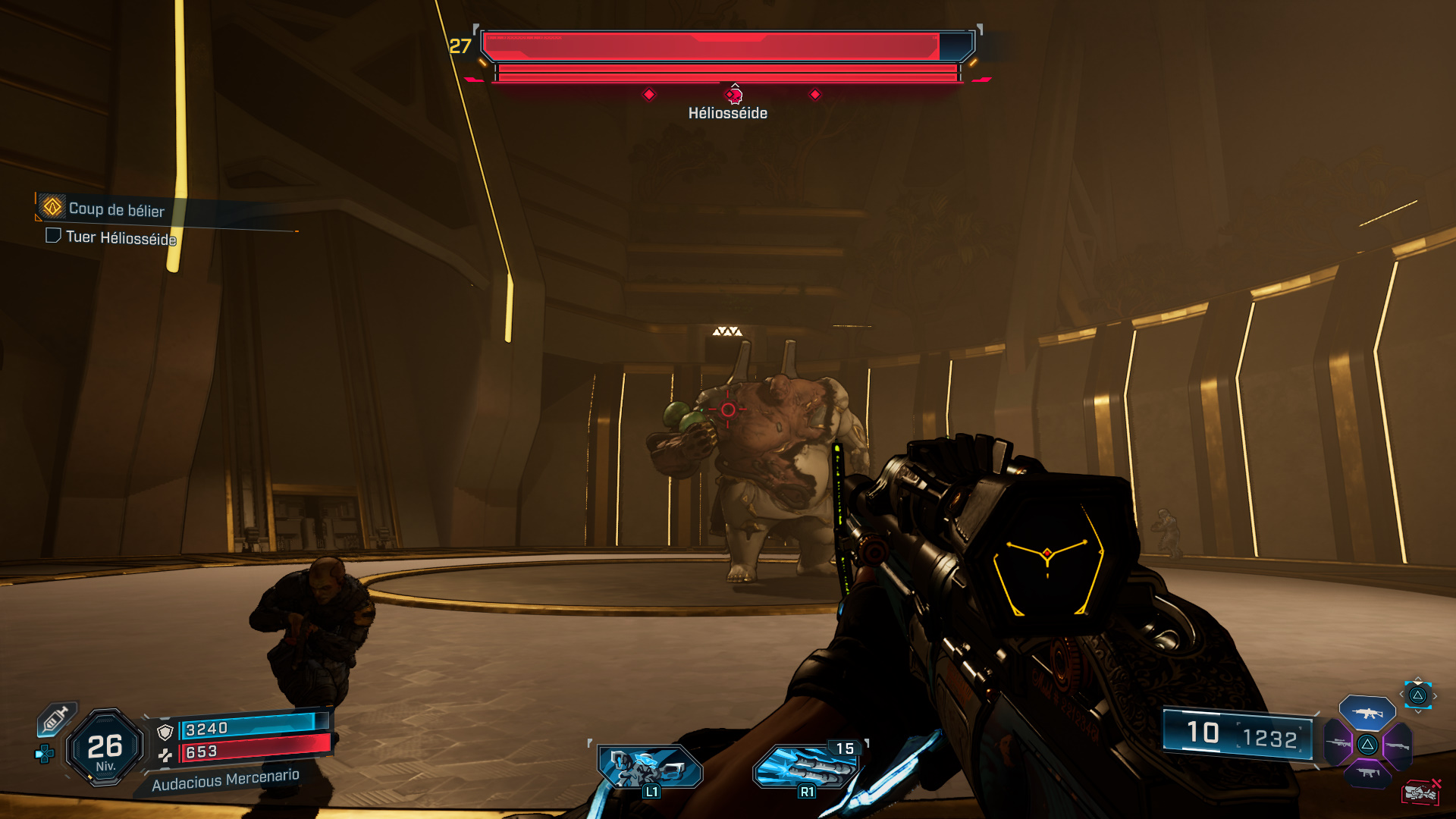Screen dimensions: 1456x819
Task: Switch to the submachine gun weapon slot
Action: (x=1368, y=773)
